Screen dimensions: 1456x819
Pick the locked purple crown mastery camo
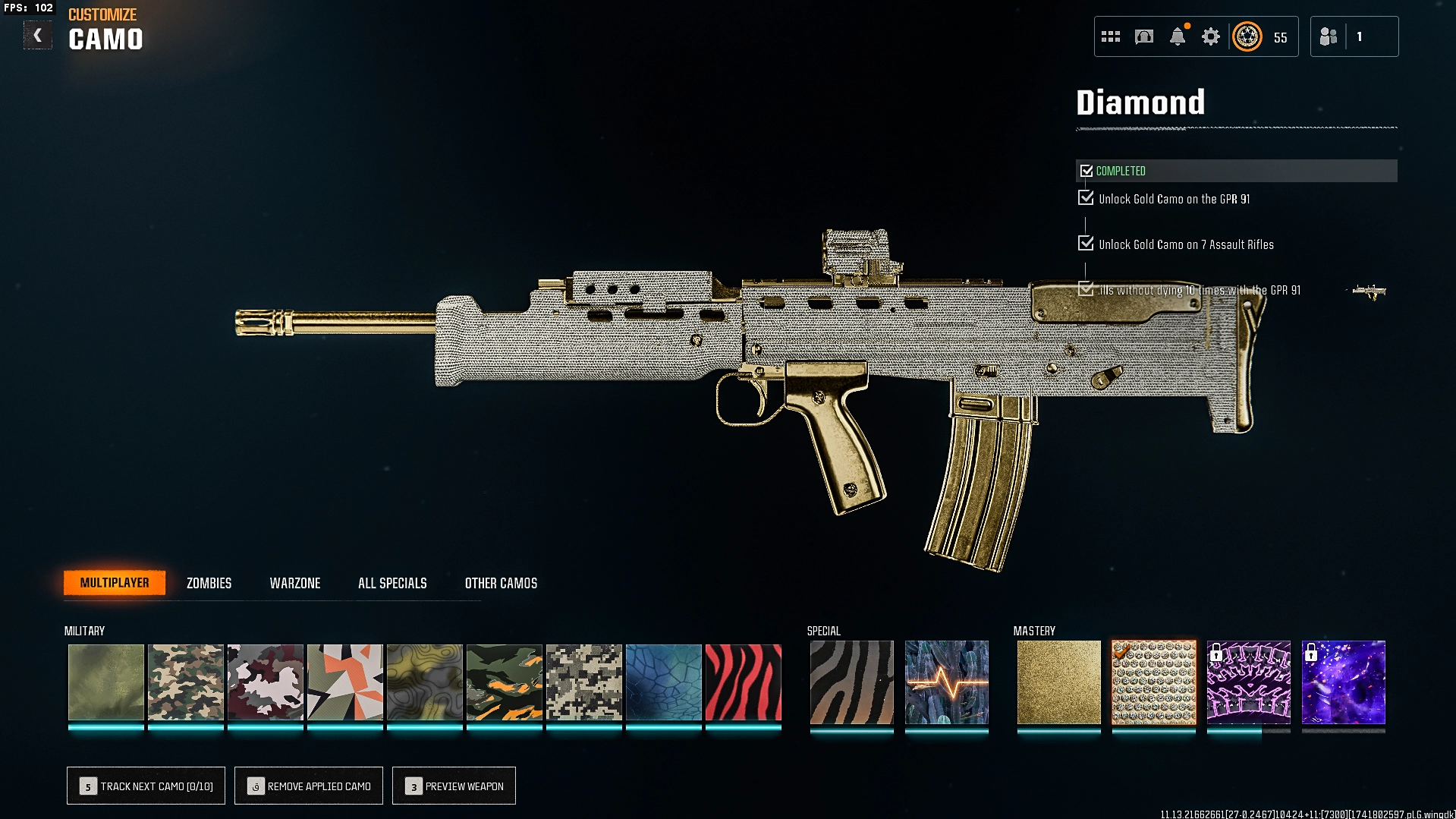[1248, 682]
